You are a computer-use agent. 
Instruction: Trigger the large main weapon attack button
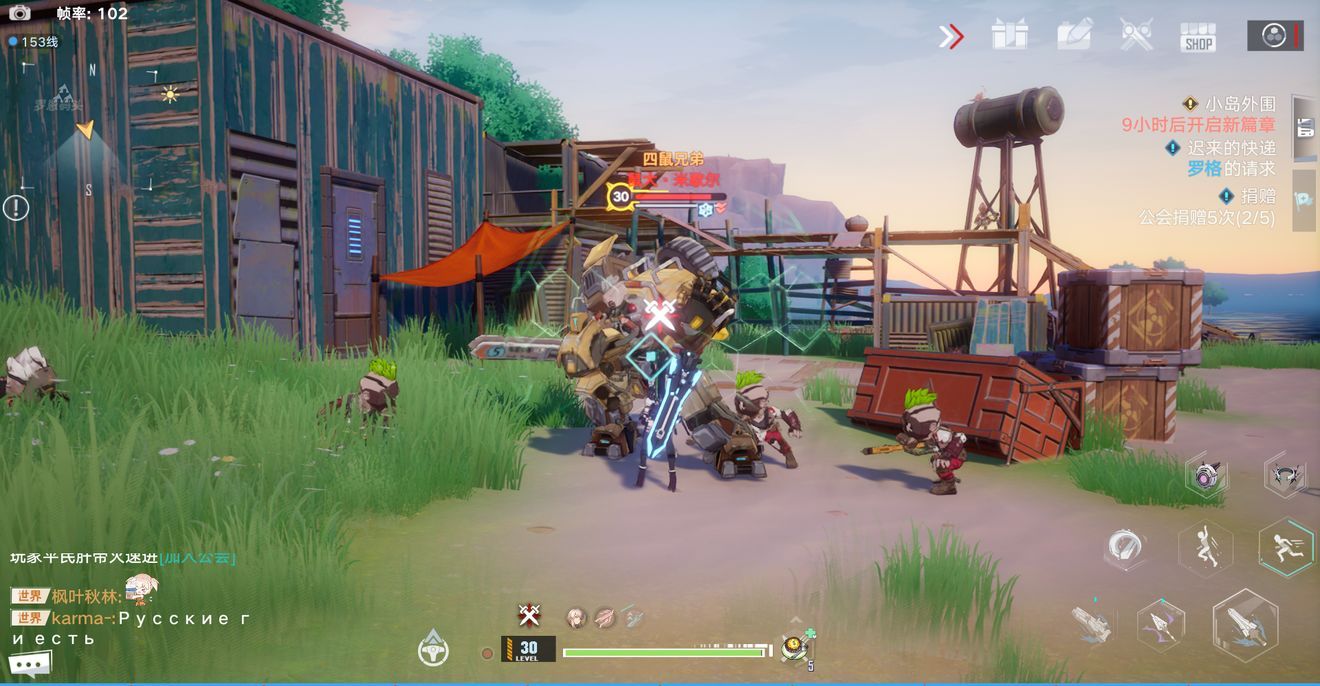pyautogui.click(x=1245, y=625)
